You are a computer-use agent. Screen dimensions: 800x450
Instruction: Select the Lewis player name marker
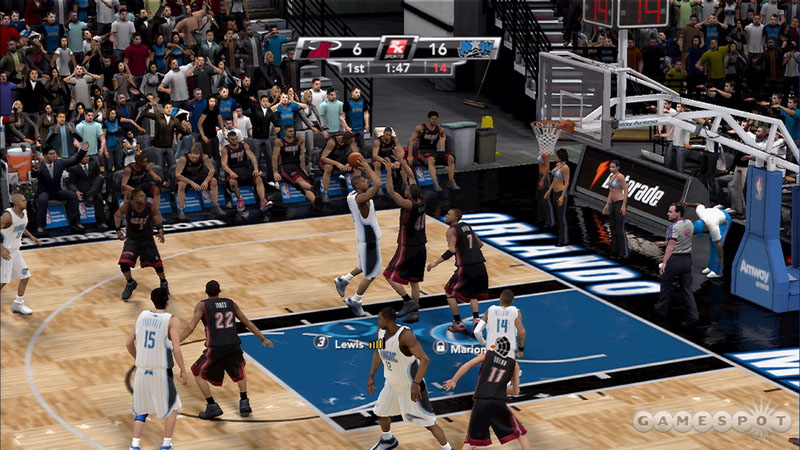(x=347, y=343)
